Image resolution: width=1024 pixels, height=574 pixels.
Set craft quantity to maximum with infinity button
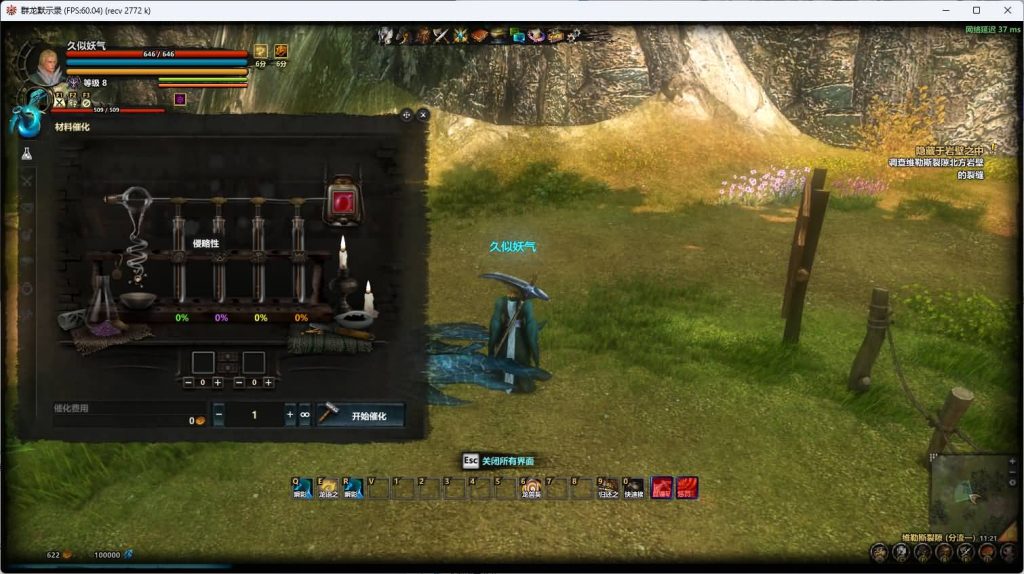pos(305,414)
